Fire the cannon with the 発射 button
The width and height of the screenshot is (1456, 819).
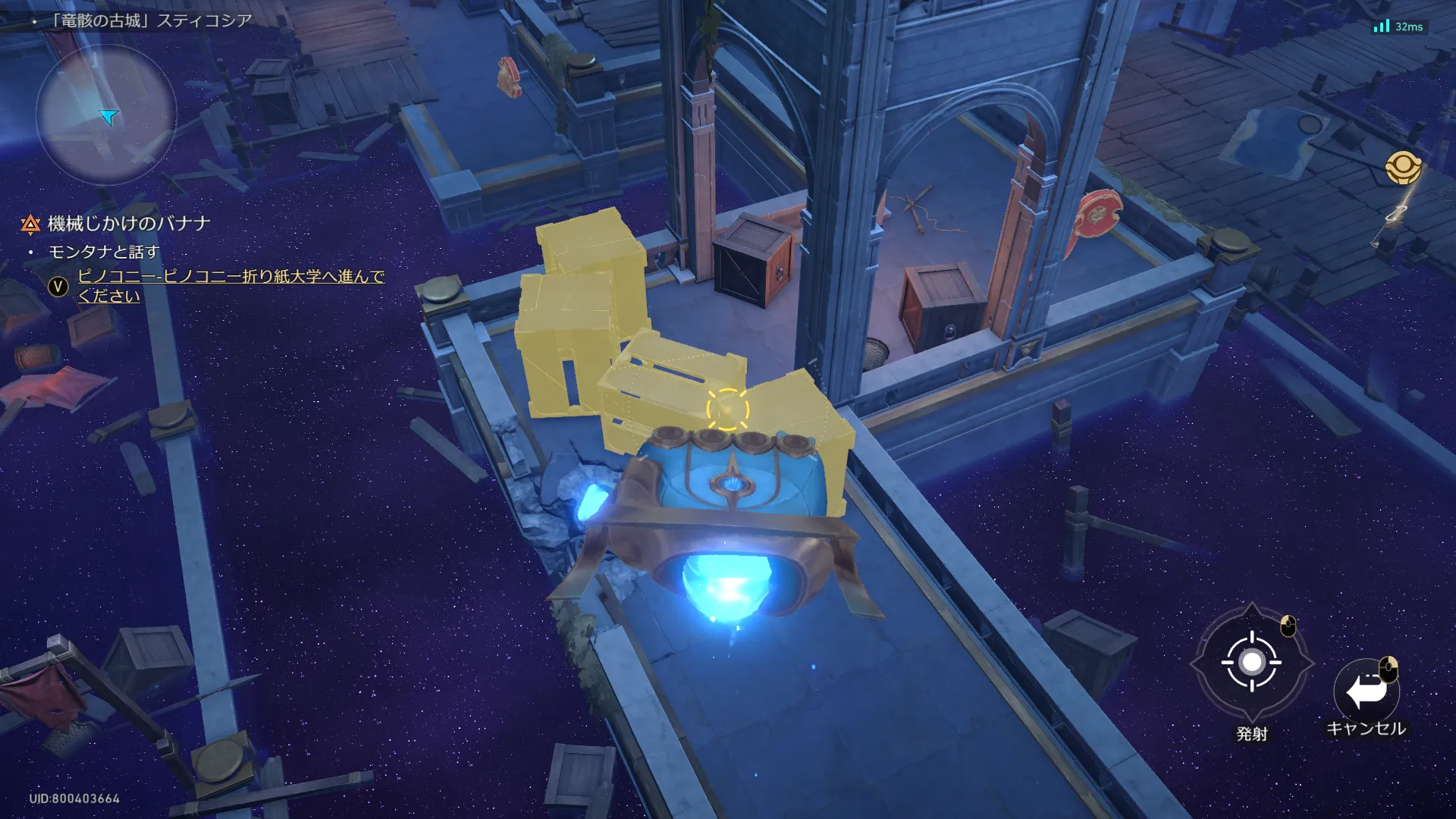[1251, 663]
